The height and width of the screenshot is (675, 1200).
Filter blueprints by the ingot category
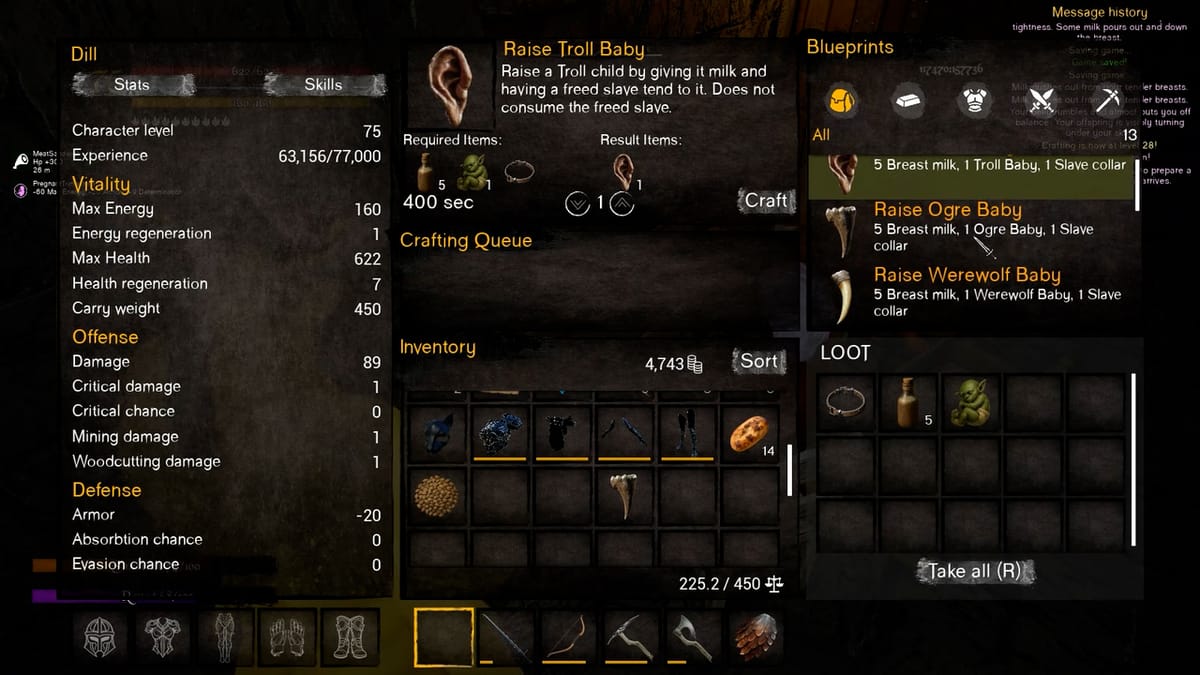tap(908, 100)
